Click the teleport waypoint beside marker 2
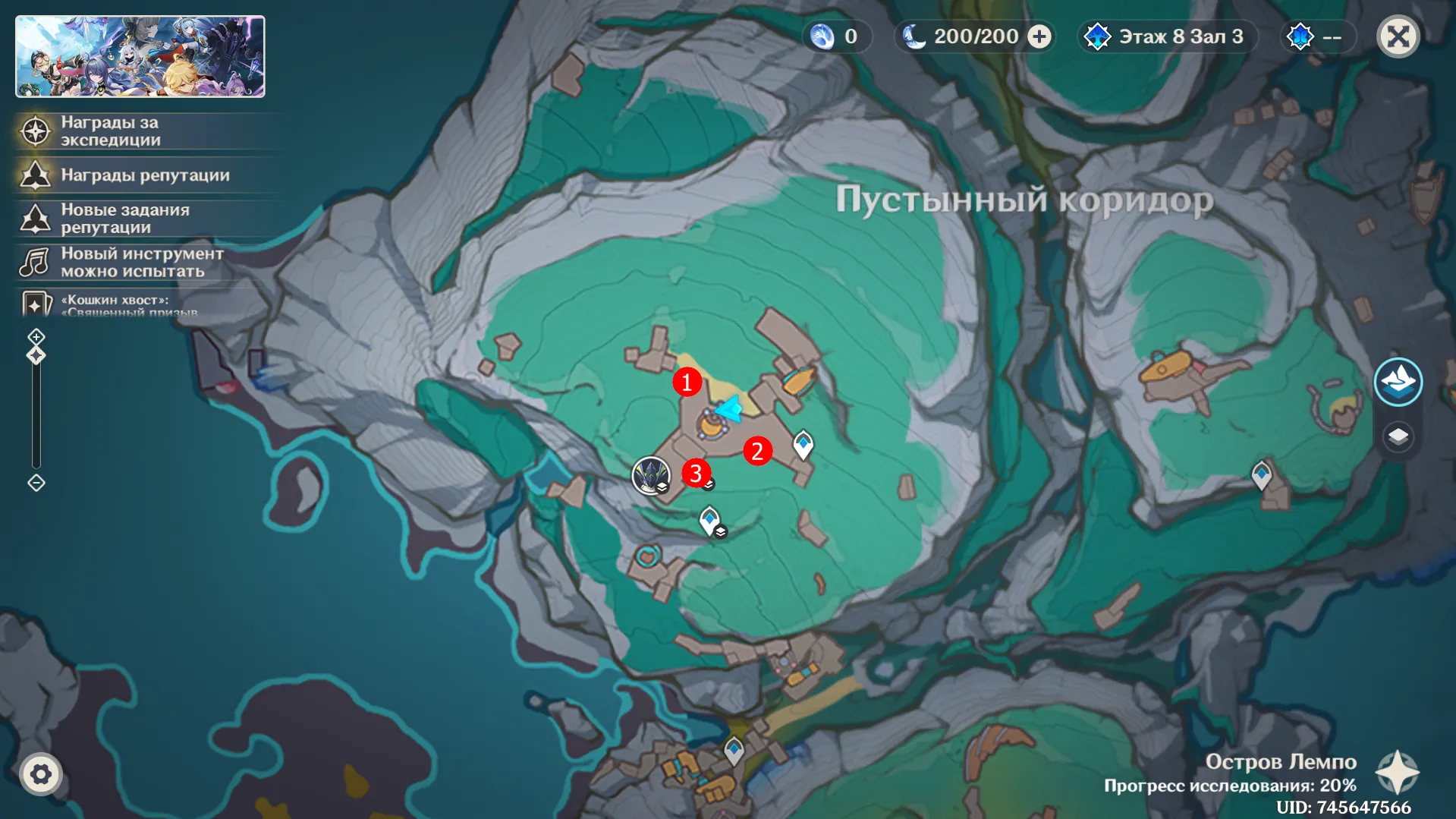Screen dimensions: 1456x819 click(x=803, y=443)
